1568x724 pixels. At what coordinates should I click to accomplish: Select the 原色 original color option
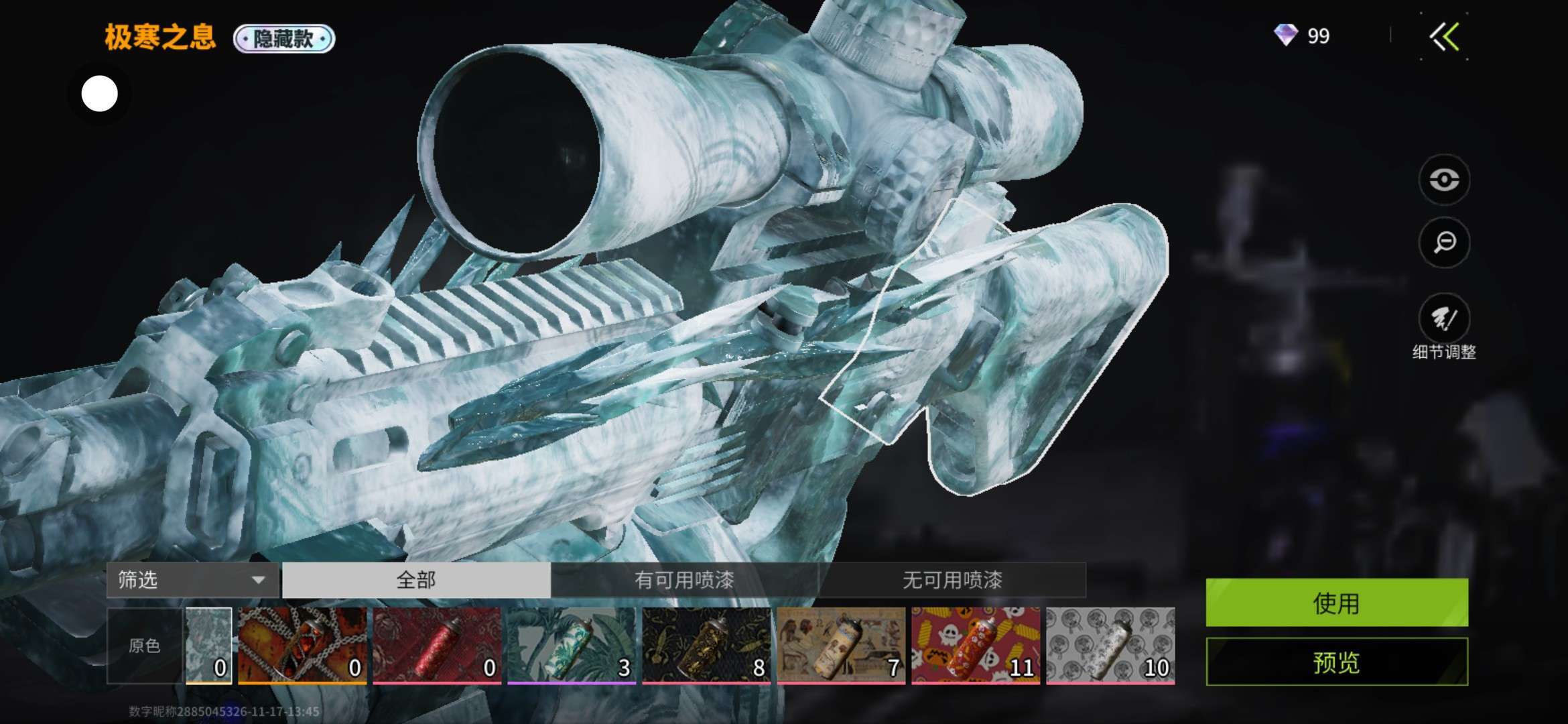(x=145, y=646)
